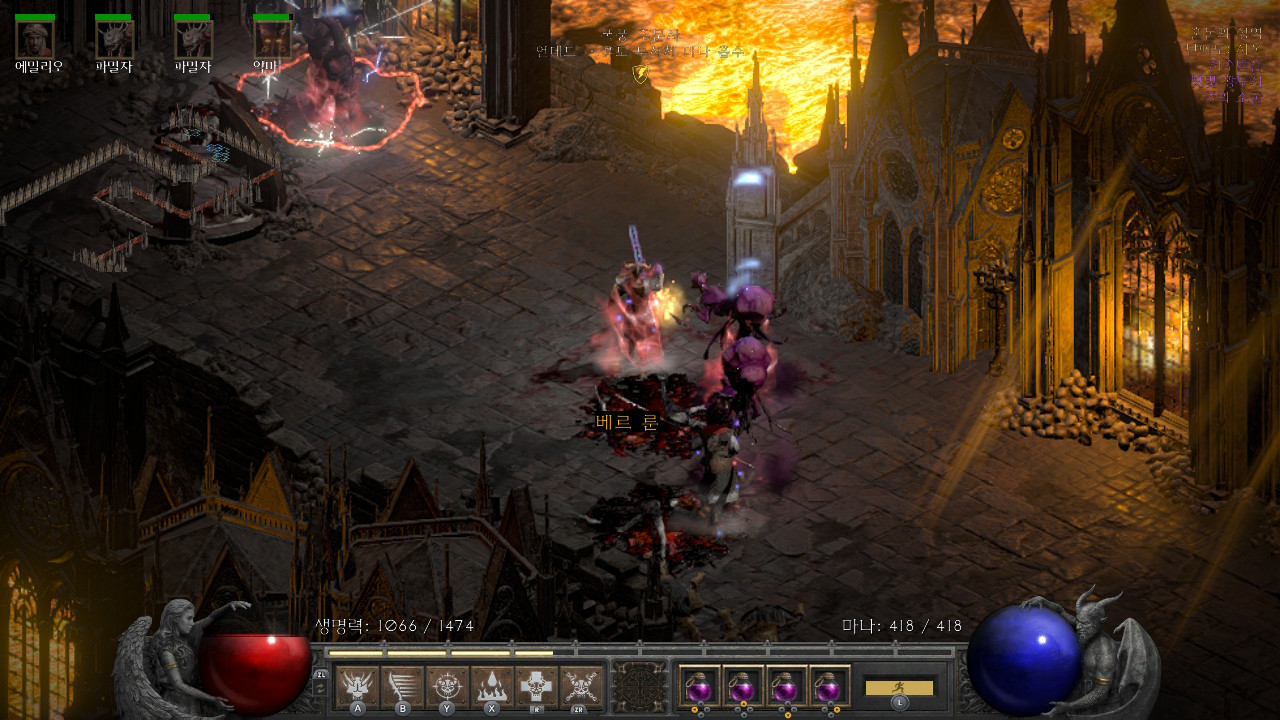The image size is (1280, 720).
Task: Choose the skull cross skill icon
Action: (537, 686)
